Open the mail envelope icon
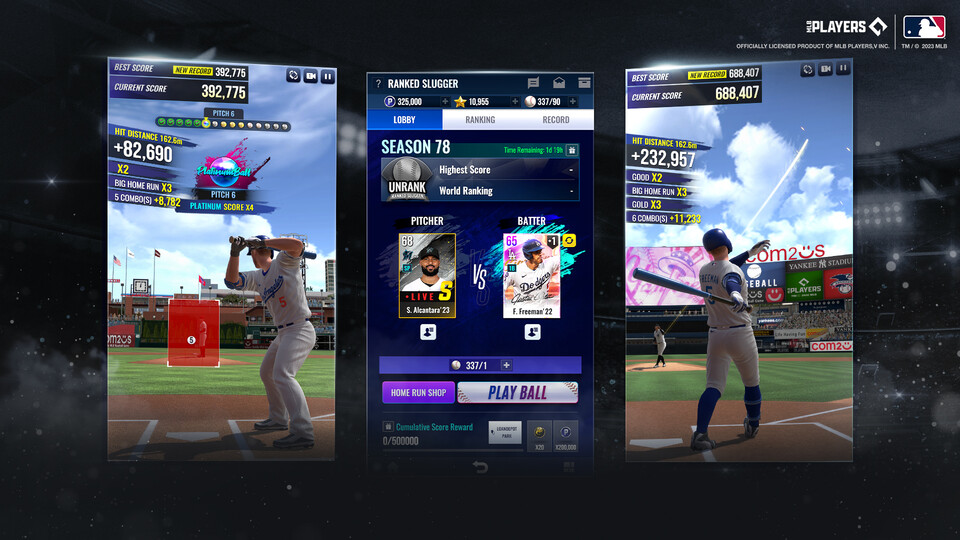The width and height of the screenshot is (960, 540). [x=559, y=83]
